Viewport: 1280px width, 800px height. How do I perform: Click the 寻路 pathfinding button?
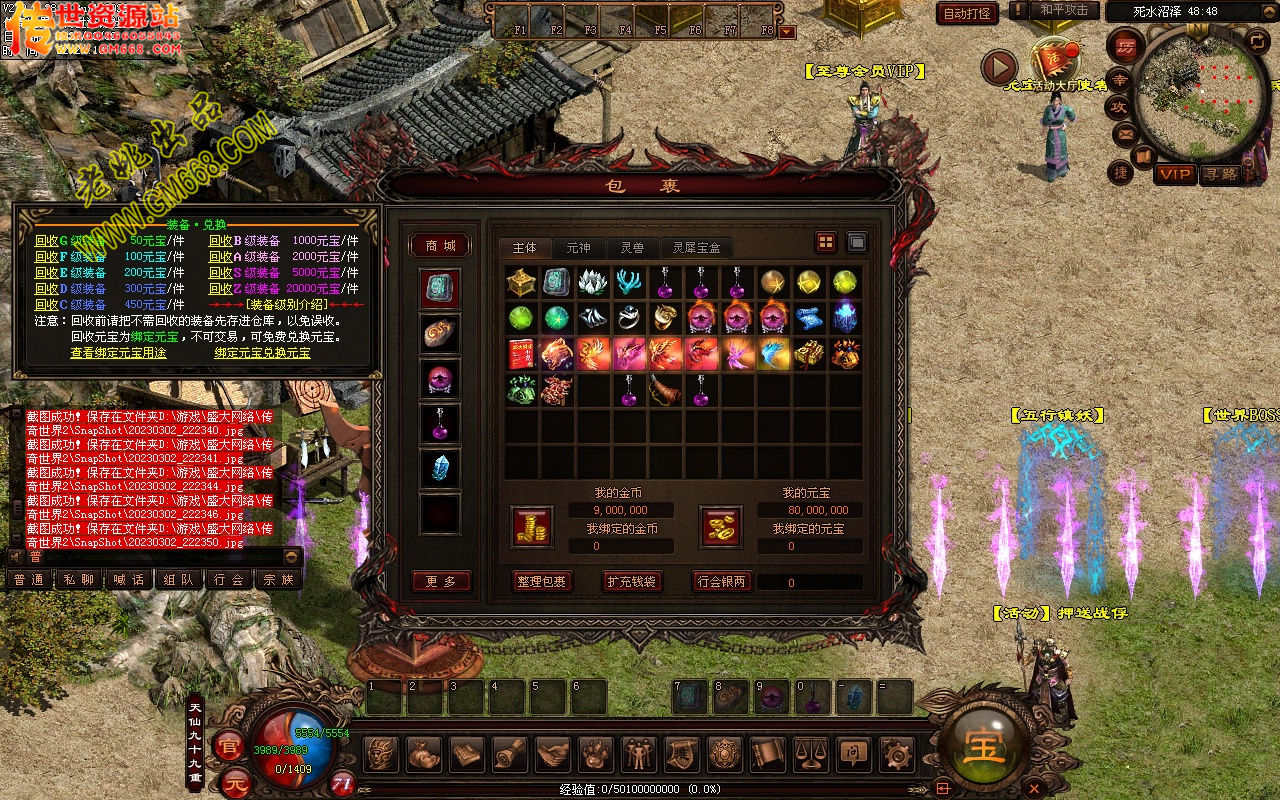tap(1219, 174)
